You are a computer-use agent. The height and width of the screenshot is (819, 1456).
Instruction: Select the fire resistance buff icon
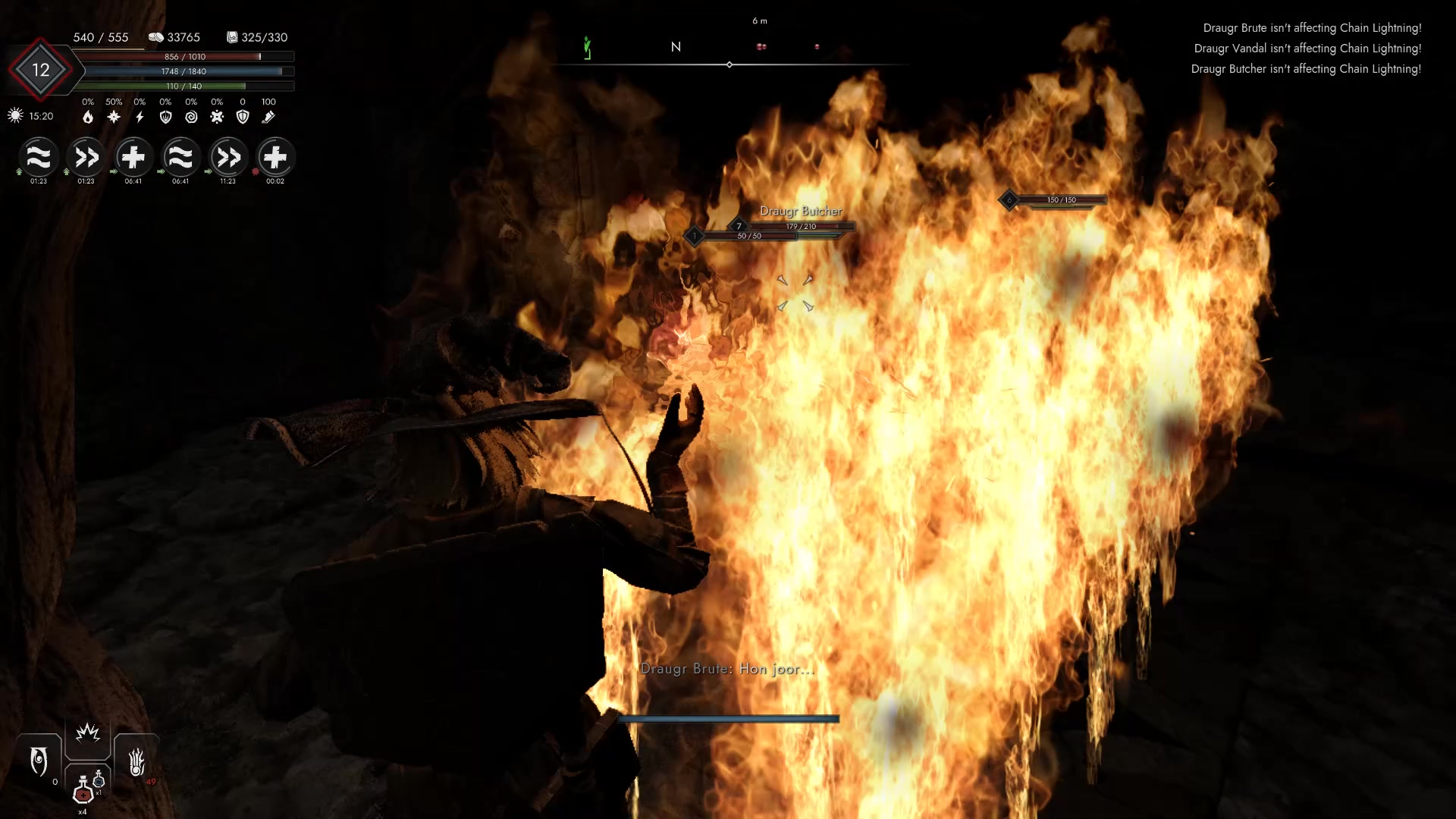(88, 117)
